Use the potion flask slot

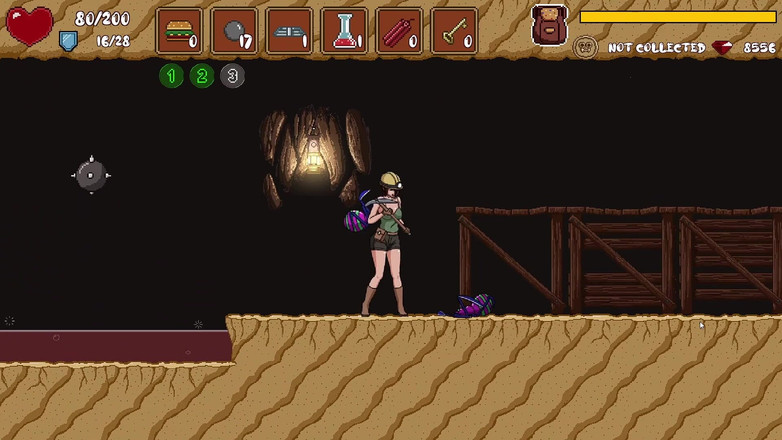point(344,31)
